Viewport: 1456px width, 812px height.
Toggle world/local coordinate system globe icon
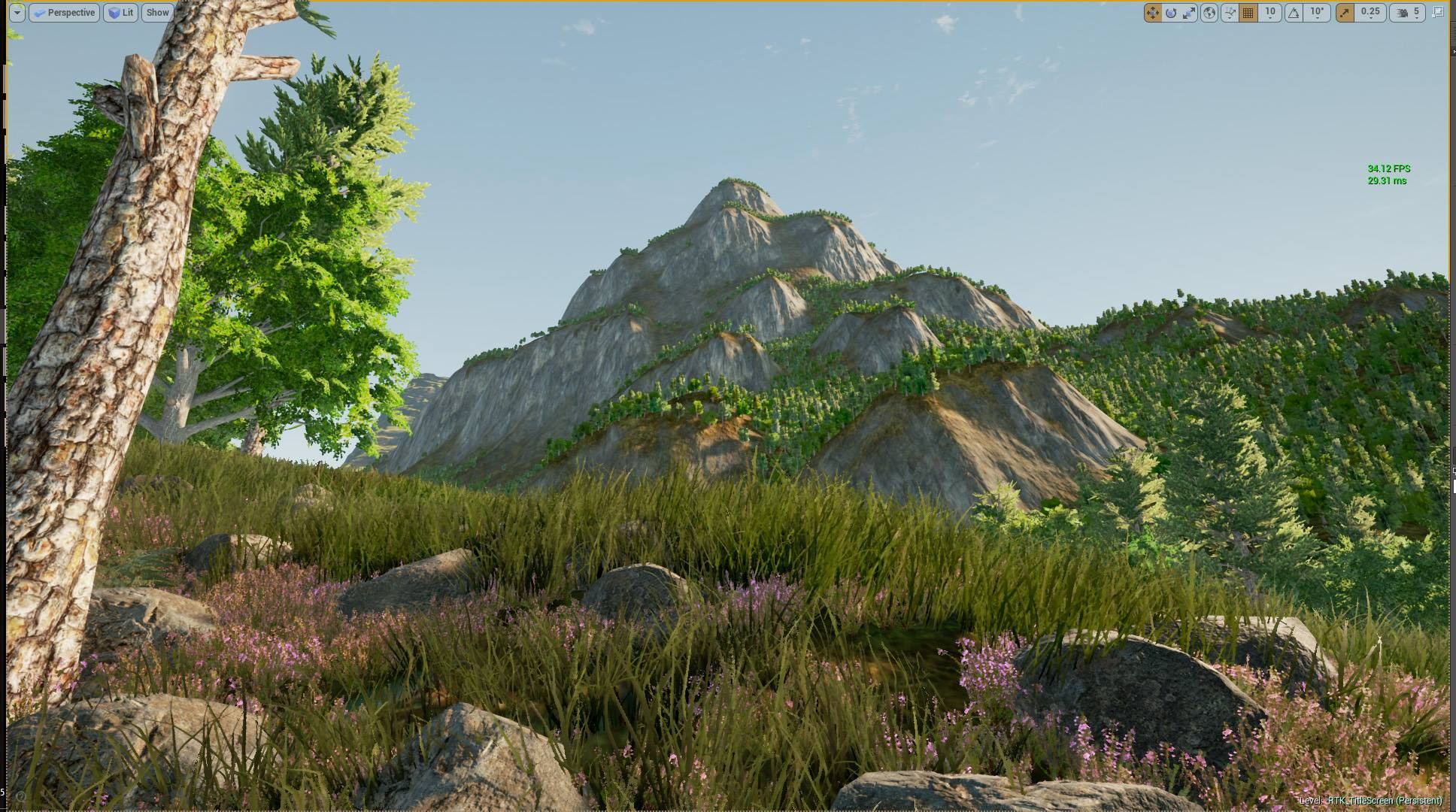[x=1211, y=12]
